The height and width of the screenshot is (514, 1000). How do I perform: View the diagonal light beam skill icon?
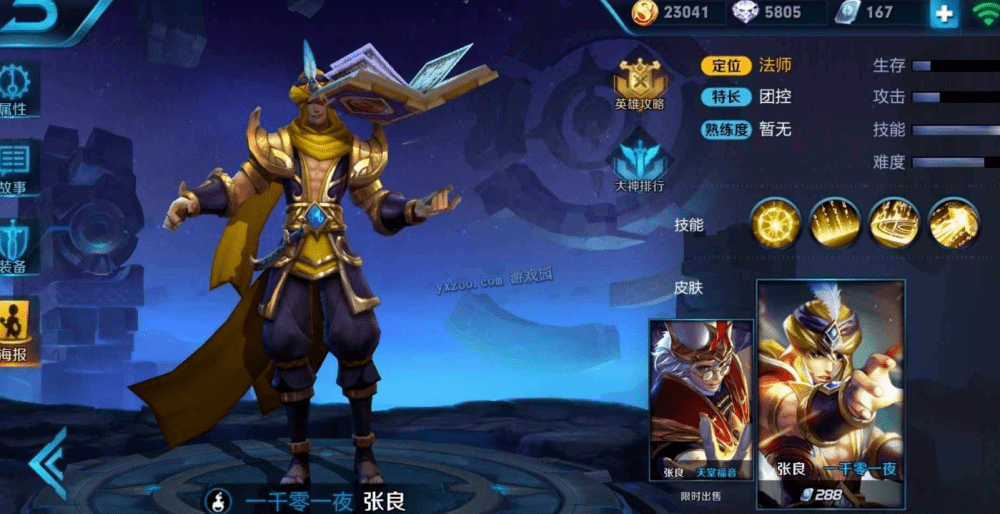pos(953,223)
